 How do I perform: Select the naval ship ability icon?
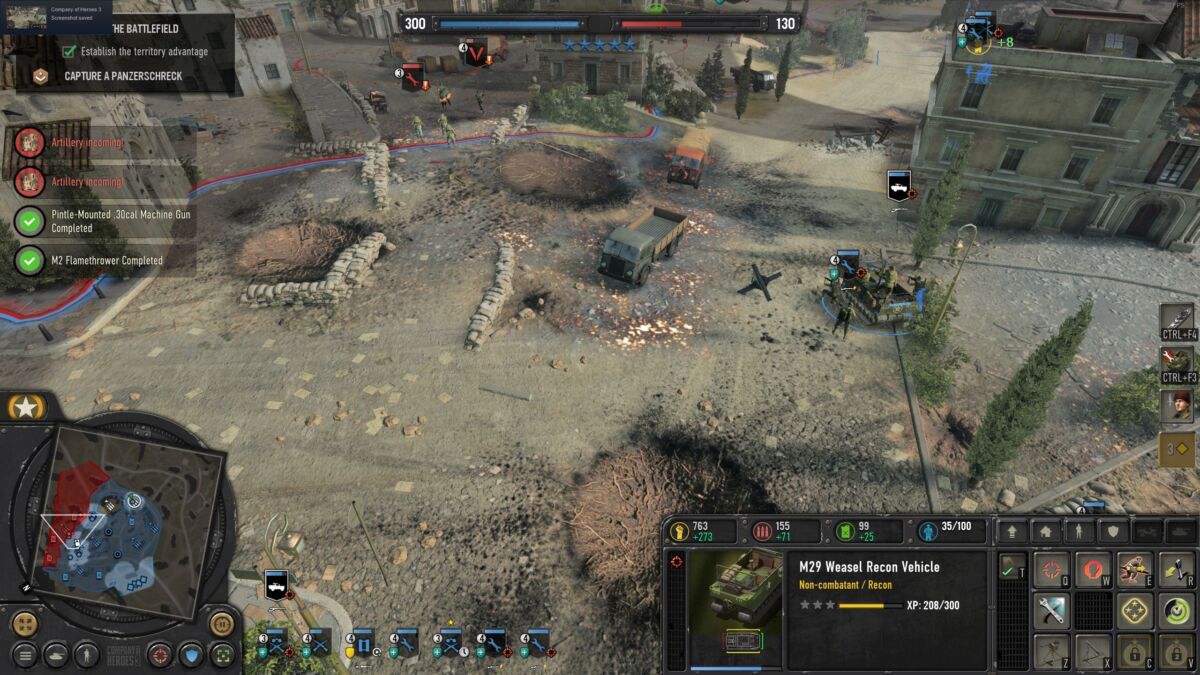point(1177,319)
